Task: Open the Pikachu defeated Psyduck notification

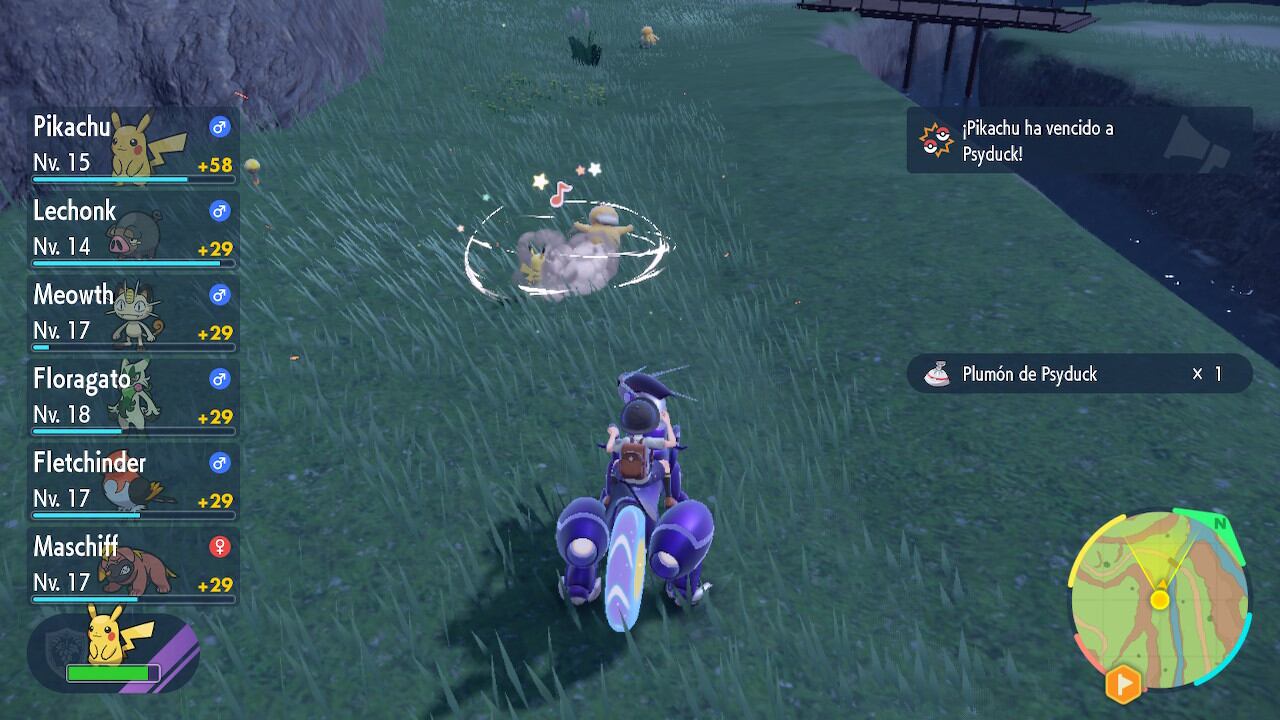Action: point(1078,141)
